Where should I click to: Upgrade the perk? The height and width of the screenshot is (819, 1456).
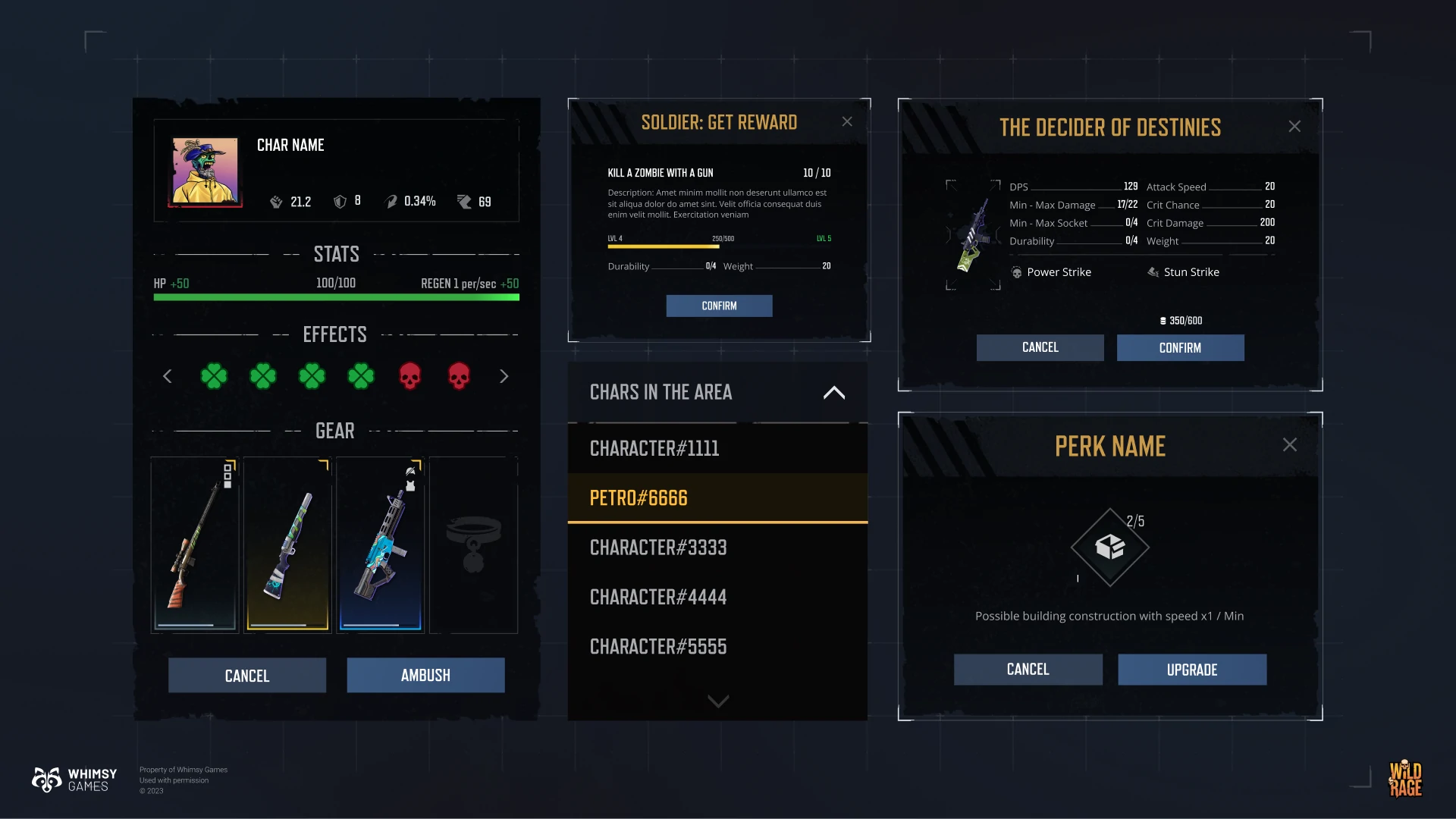1192,670
